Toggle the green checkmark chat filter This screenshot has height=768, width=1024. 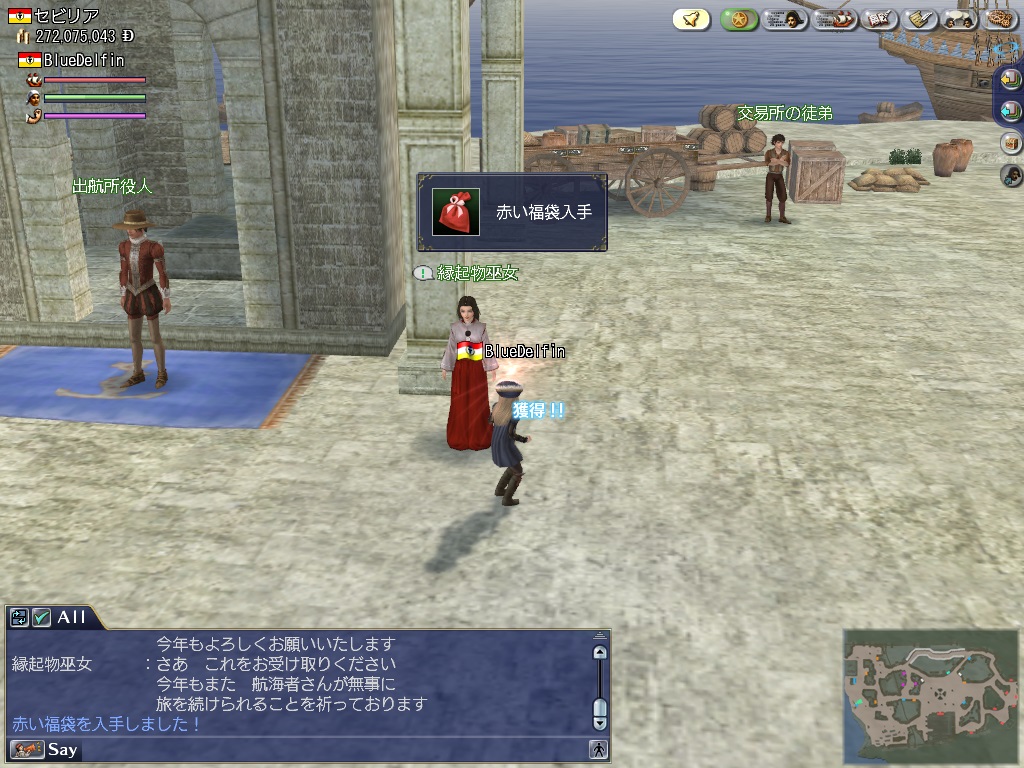[42, 618]
